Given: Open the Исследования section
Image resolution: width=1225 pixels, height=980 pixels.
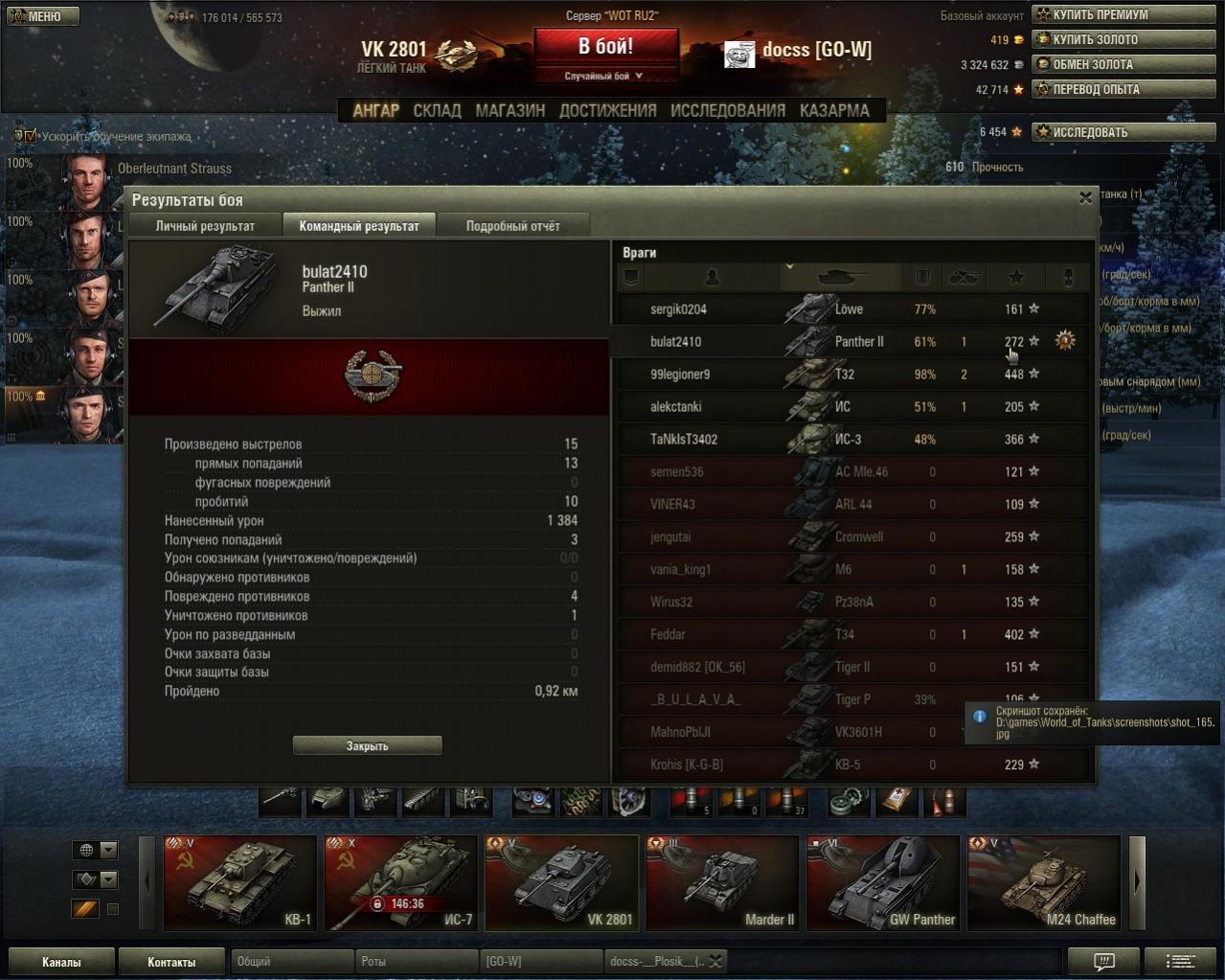Looking at the screenshot, I should tap(727, 110).
